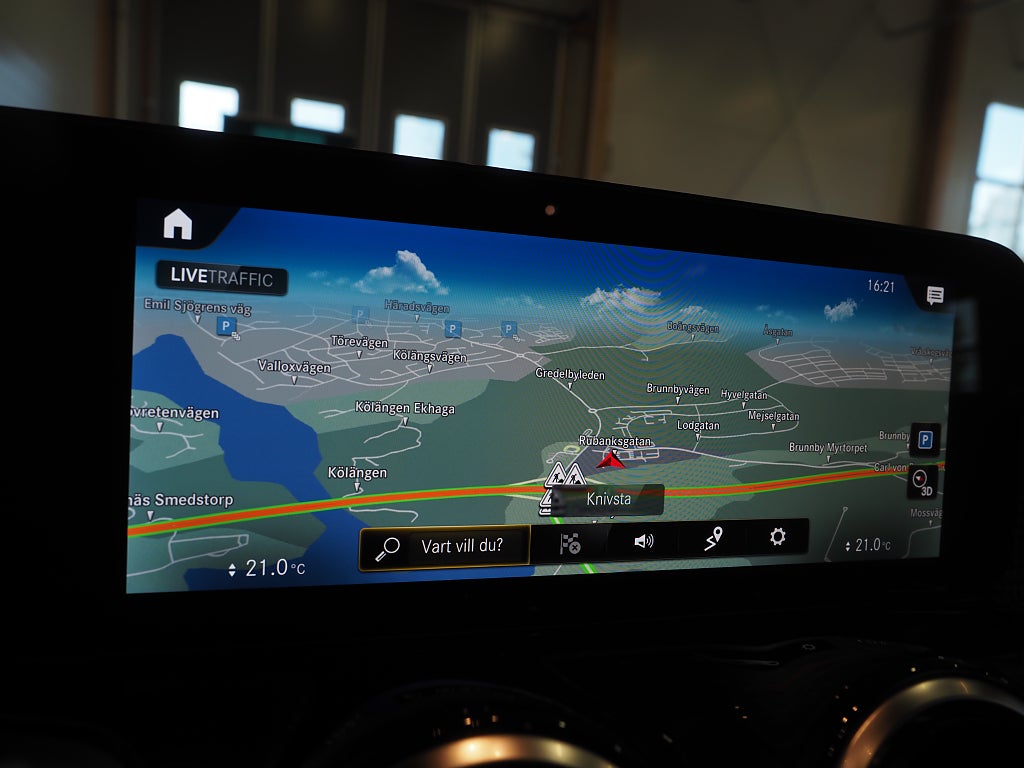
Task: Toggle navigation voice with the speaker icon
Action: pyautogui.click(x=643, y=541)
